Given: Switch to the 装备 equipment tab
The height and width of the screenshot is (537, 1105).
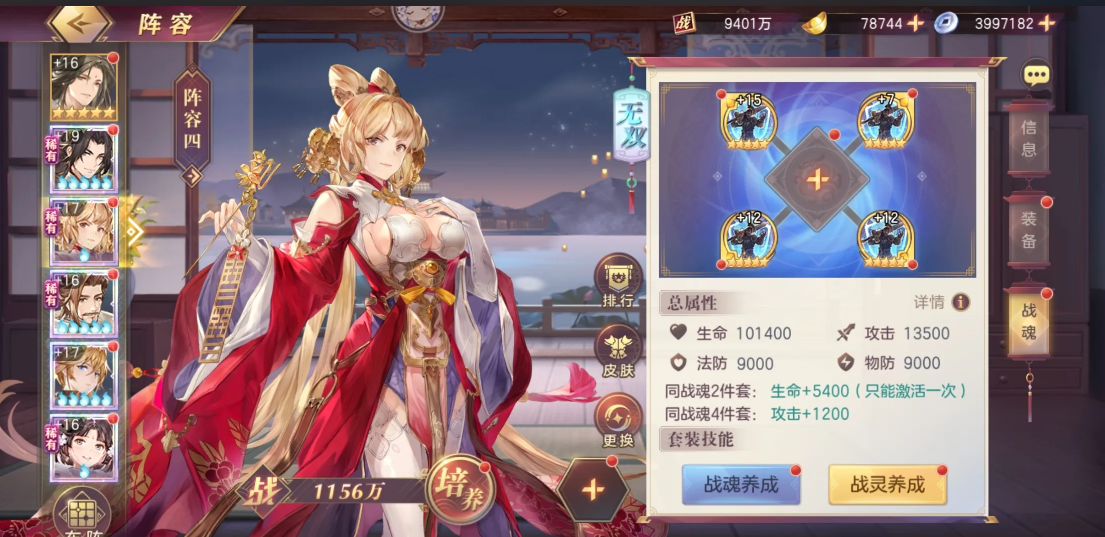Looking at the screenshot, I should (x=1028, y=232).
